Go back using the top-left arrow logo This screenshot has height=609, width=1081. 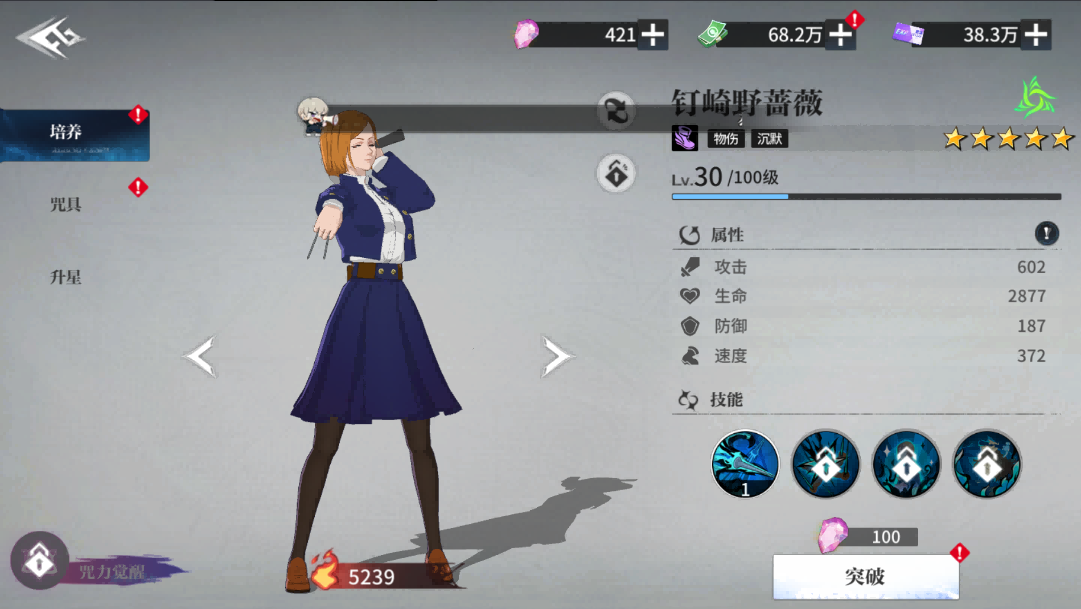coord(50,39)
